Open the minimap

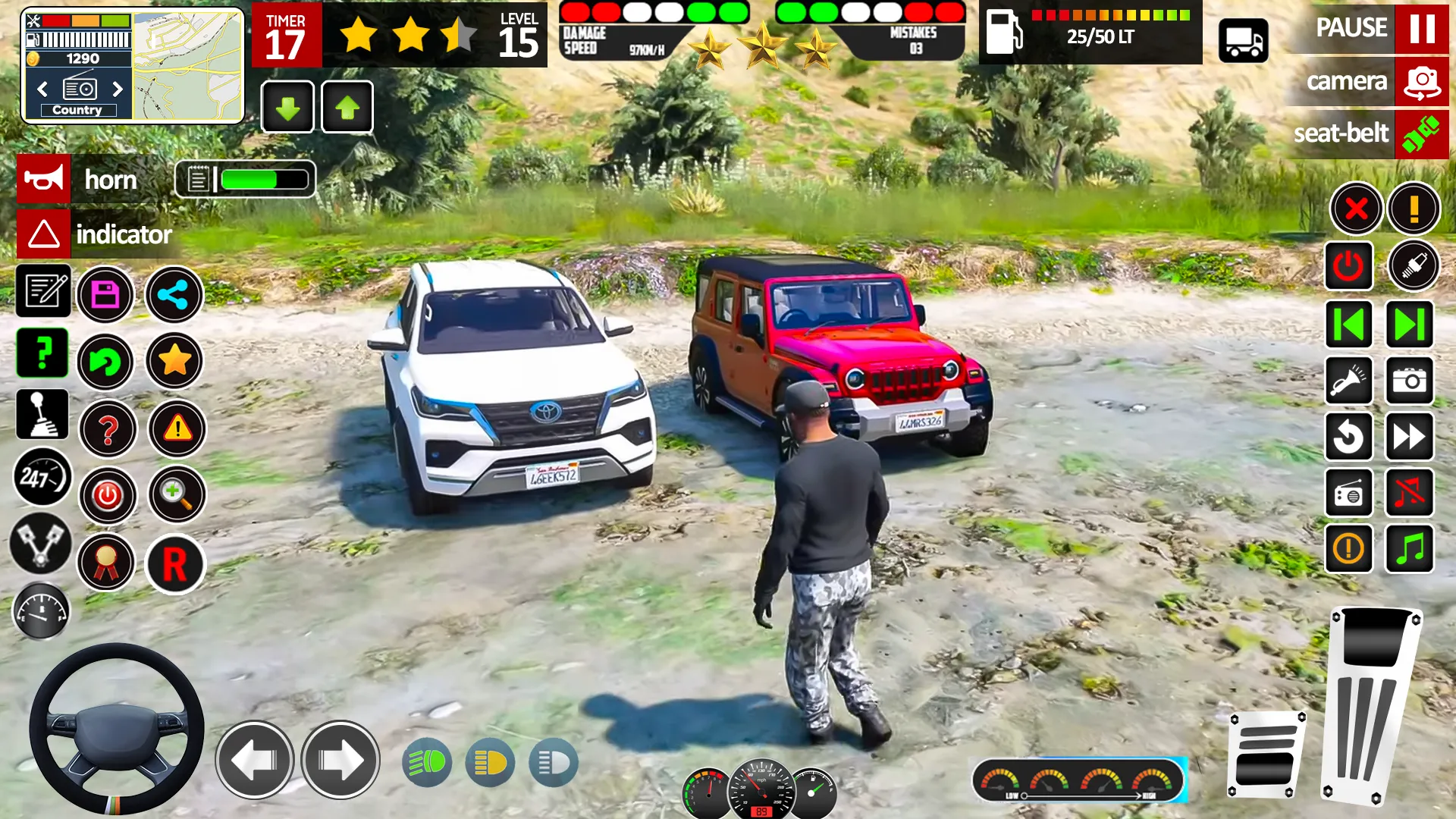[x=187, y=66]
